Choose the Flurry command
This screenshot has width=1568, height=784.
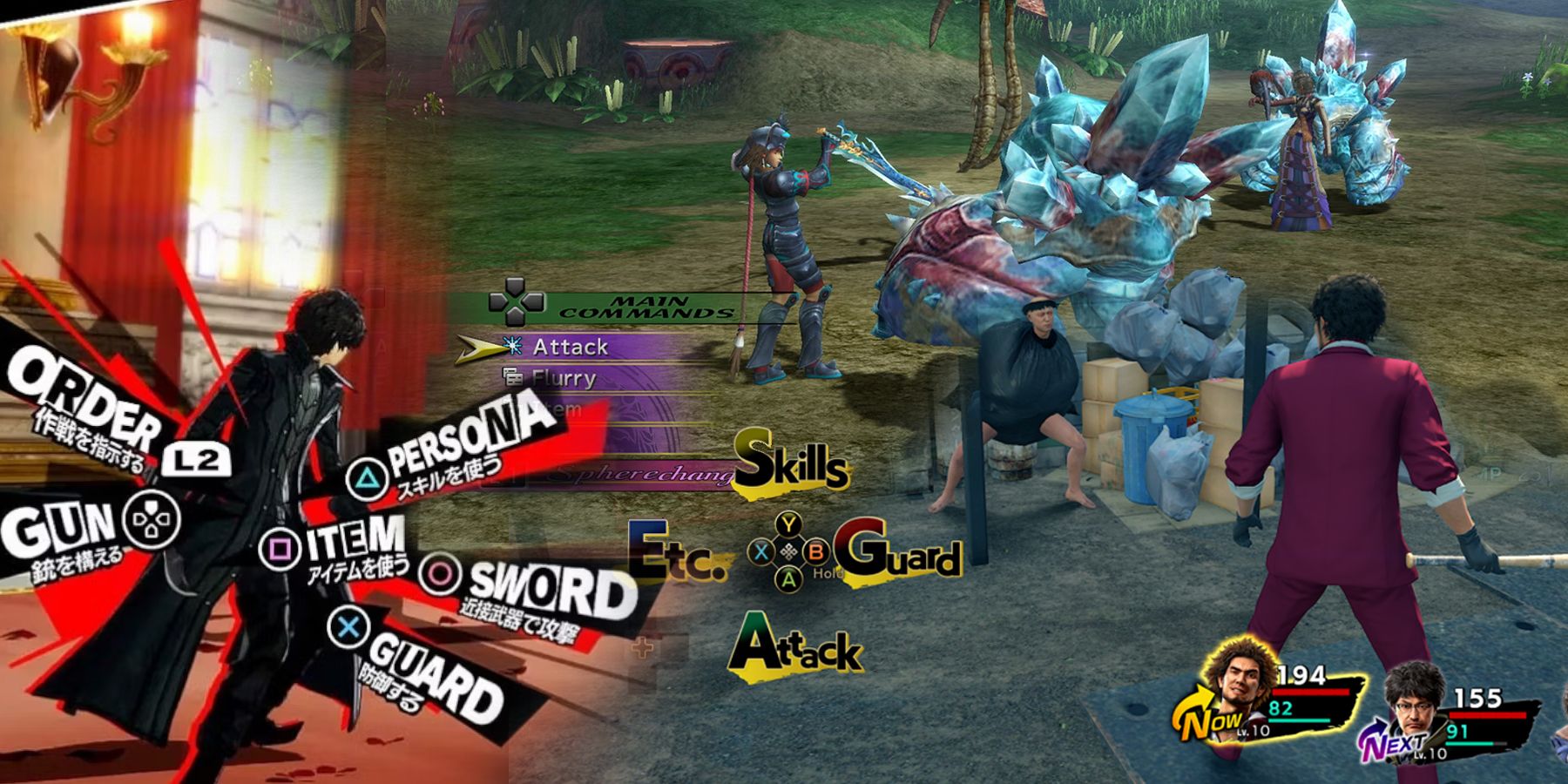[x=564, y=379]
